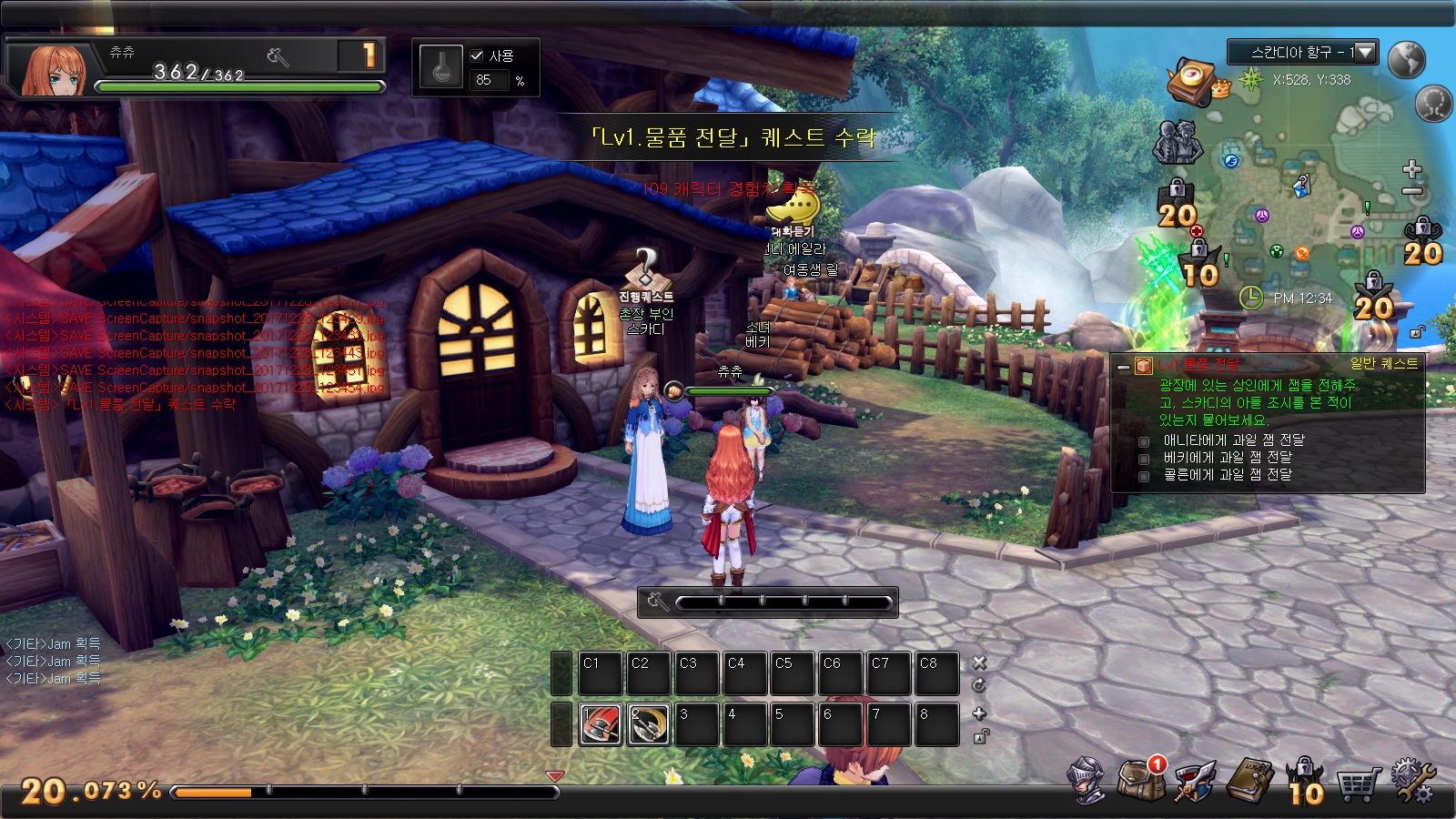Zoom in the minimap with plus
This screenshot has width=1456, height=819.
click(x=1412, y=169)
